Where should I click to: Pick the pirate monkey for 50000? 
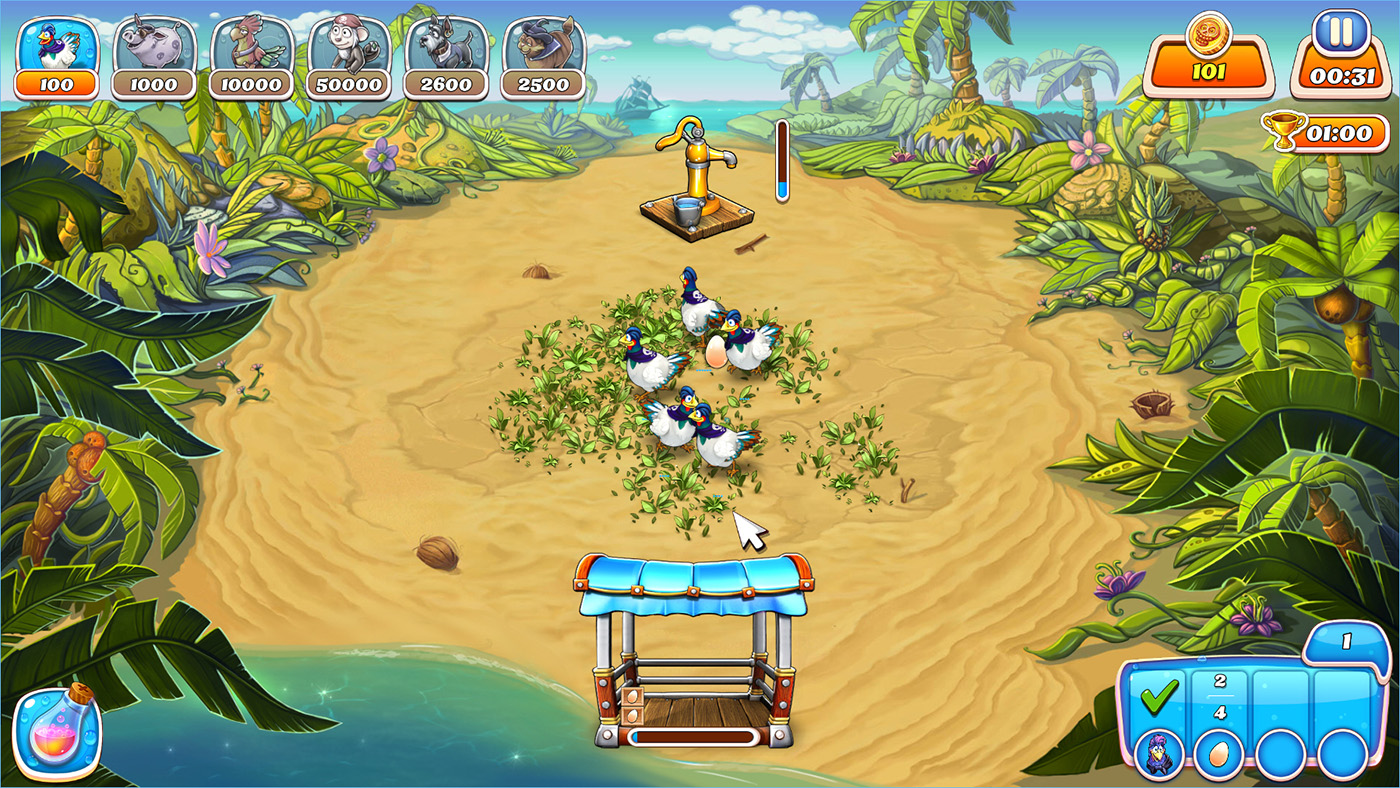click(349, 57)
